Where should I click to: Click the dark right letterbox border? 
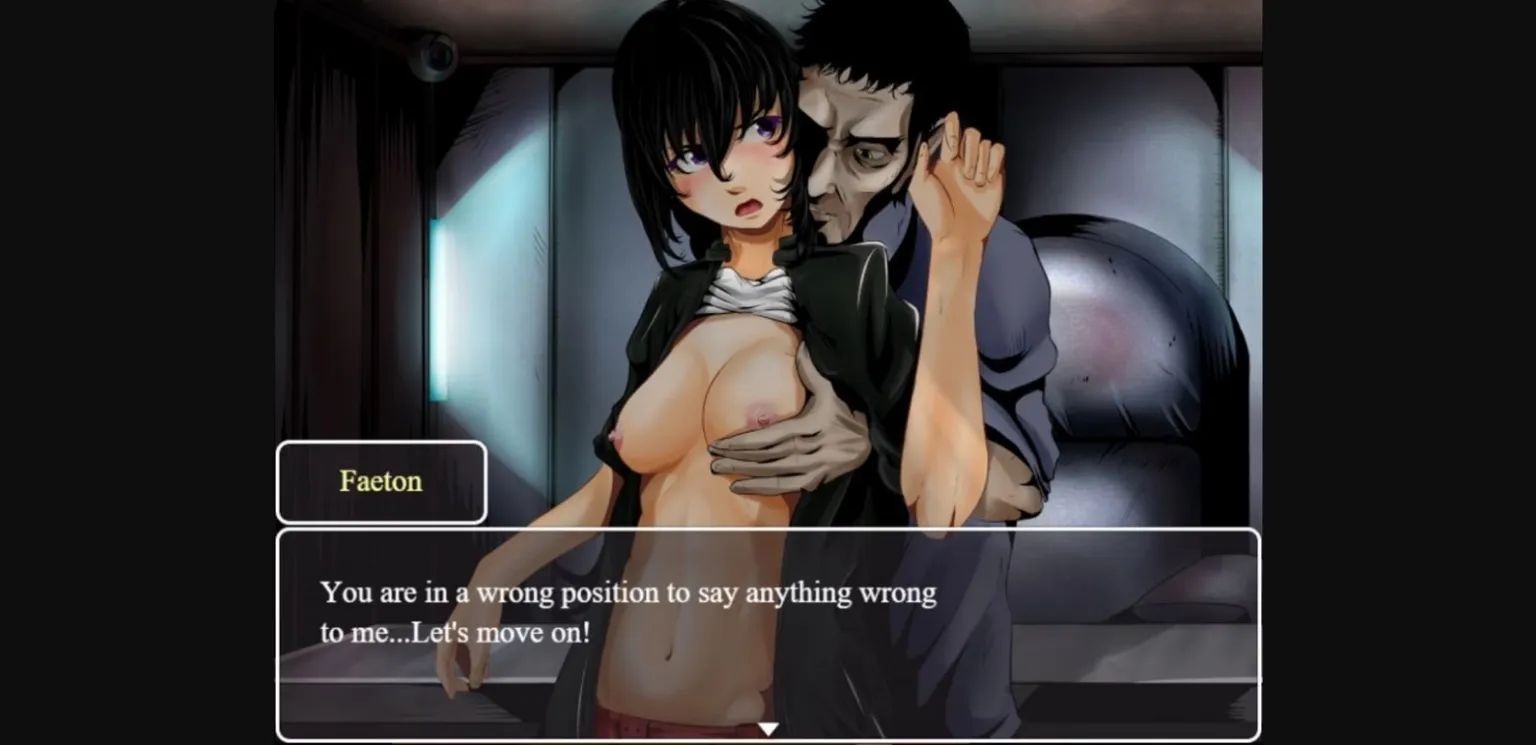[1400, 372]
